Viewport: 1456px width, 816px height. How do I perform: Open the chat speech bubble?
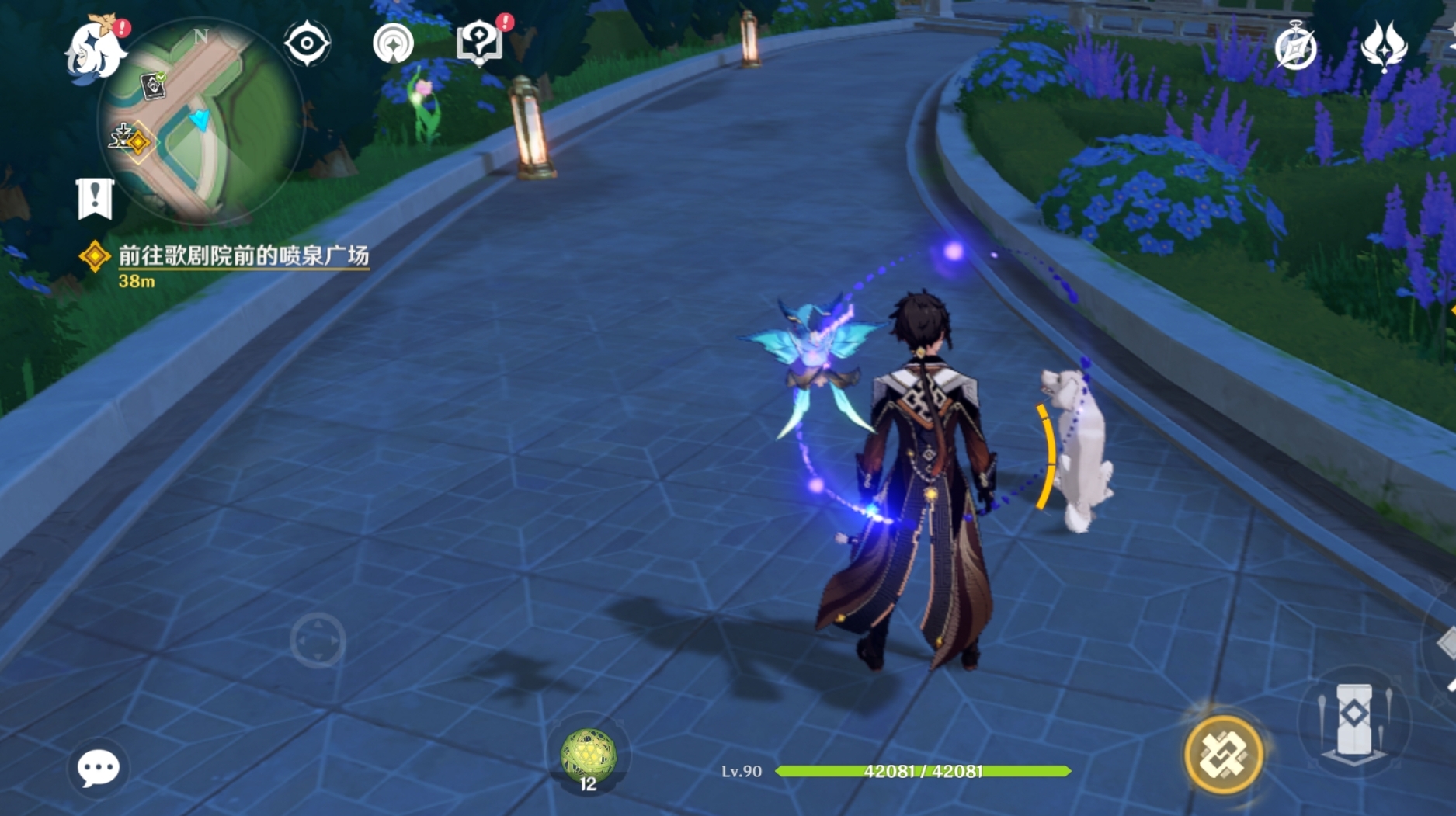98,769
